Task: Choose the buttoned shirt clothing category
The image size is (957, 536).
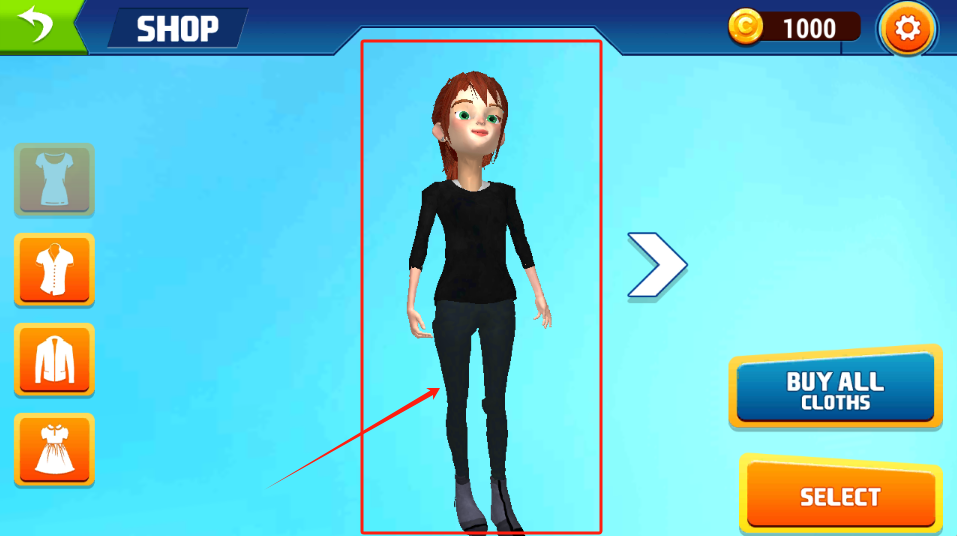Action: point(54,269)
